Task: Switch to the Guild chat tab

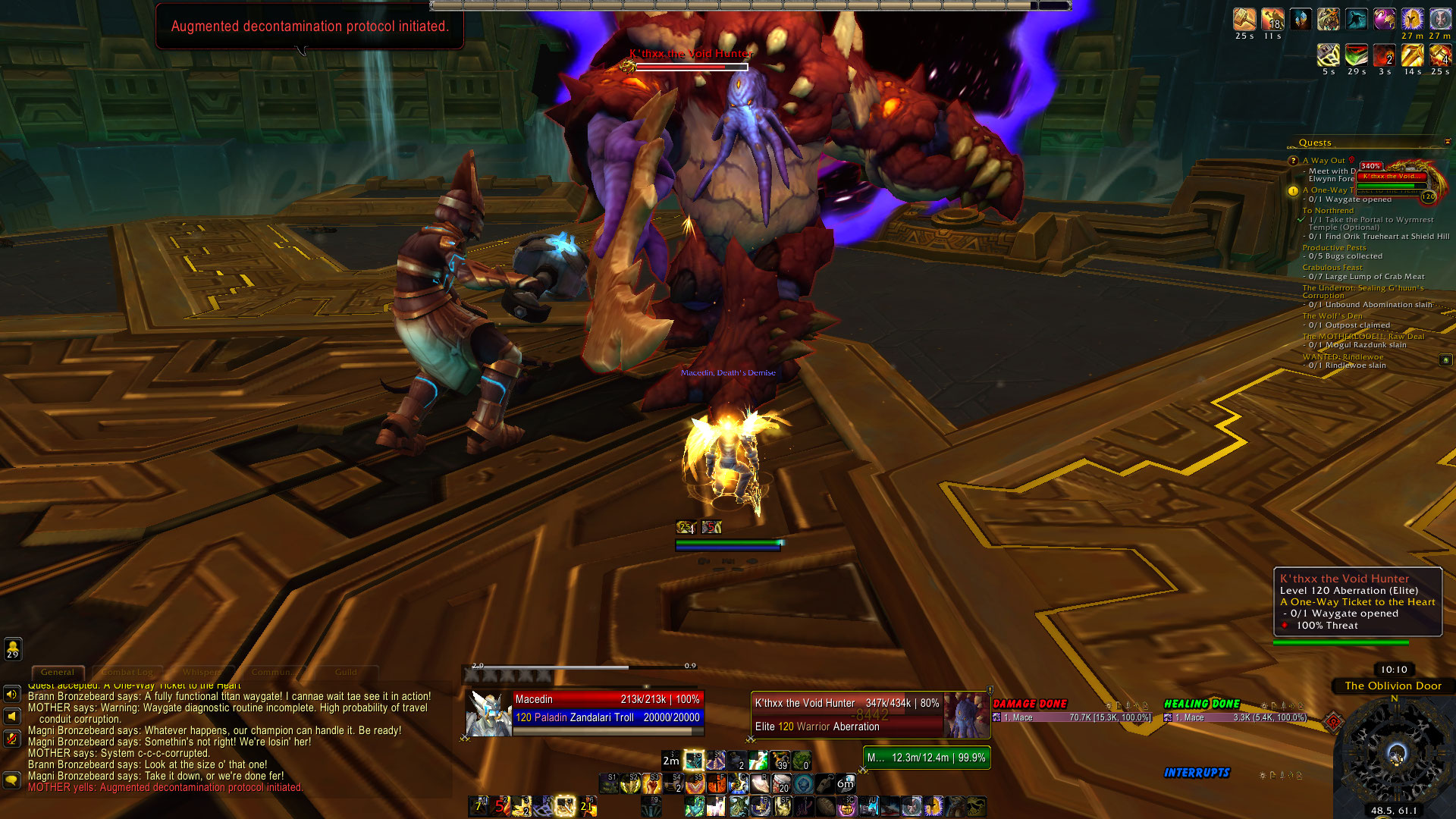Action: pos(346,672)
